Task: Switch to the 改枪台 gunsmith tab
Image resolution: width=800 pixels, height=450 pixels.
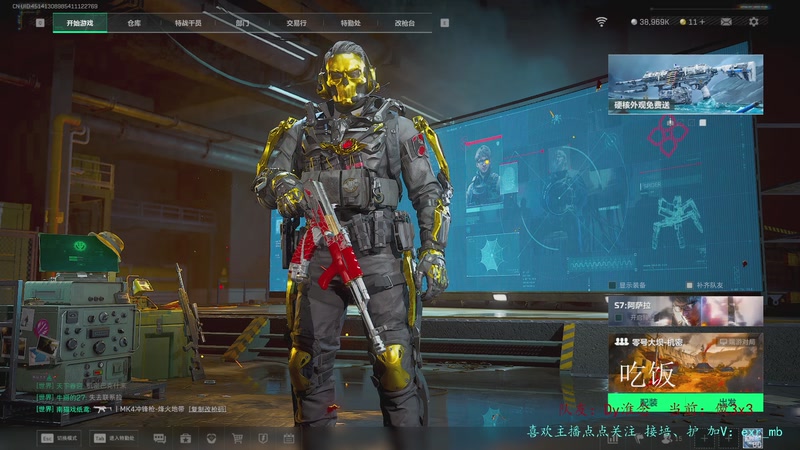Action: (404, 22)
